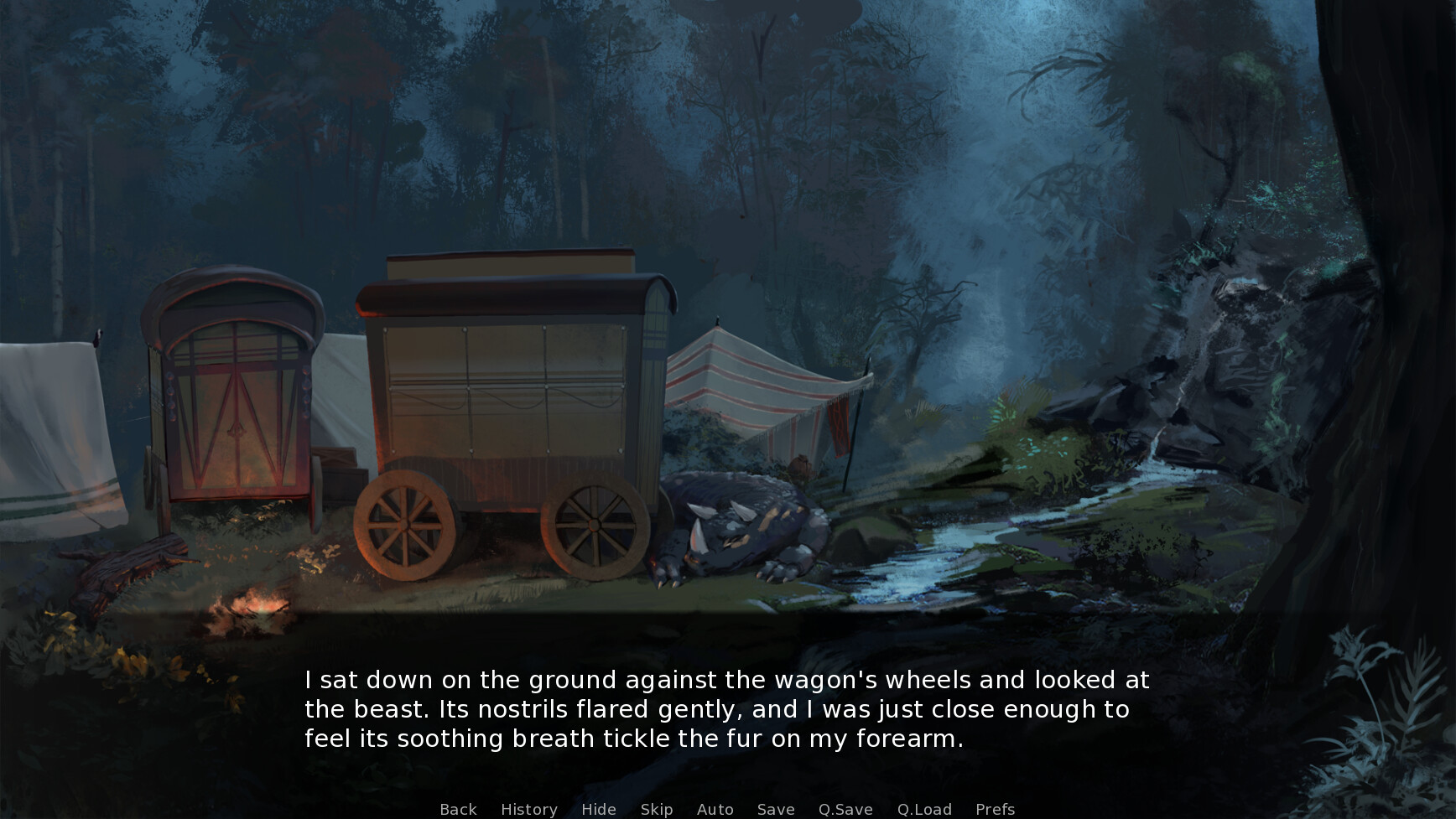This screenshot has width=1456, height=819.
Task: Quick save with Q.Save
Action: click(845, 809)
